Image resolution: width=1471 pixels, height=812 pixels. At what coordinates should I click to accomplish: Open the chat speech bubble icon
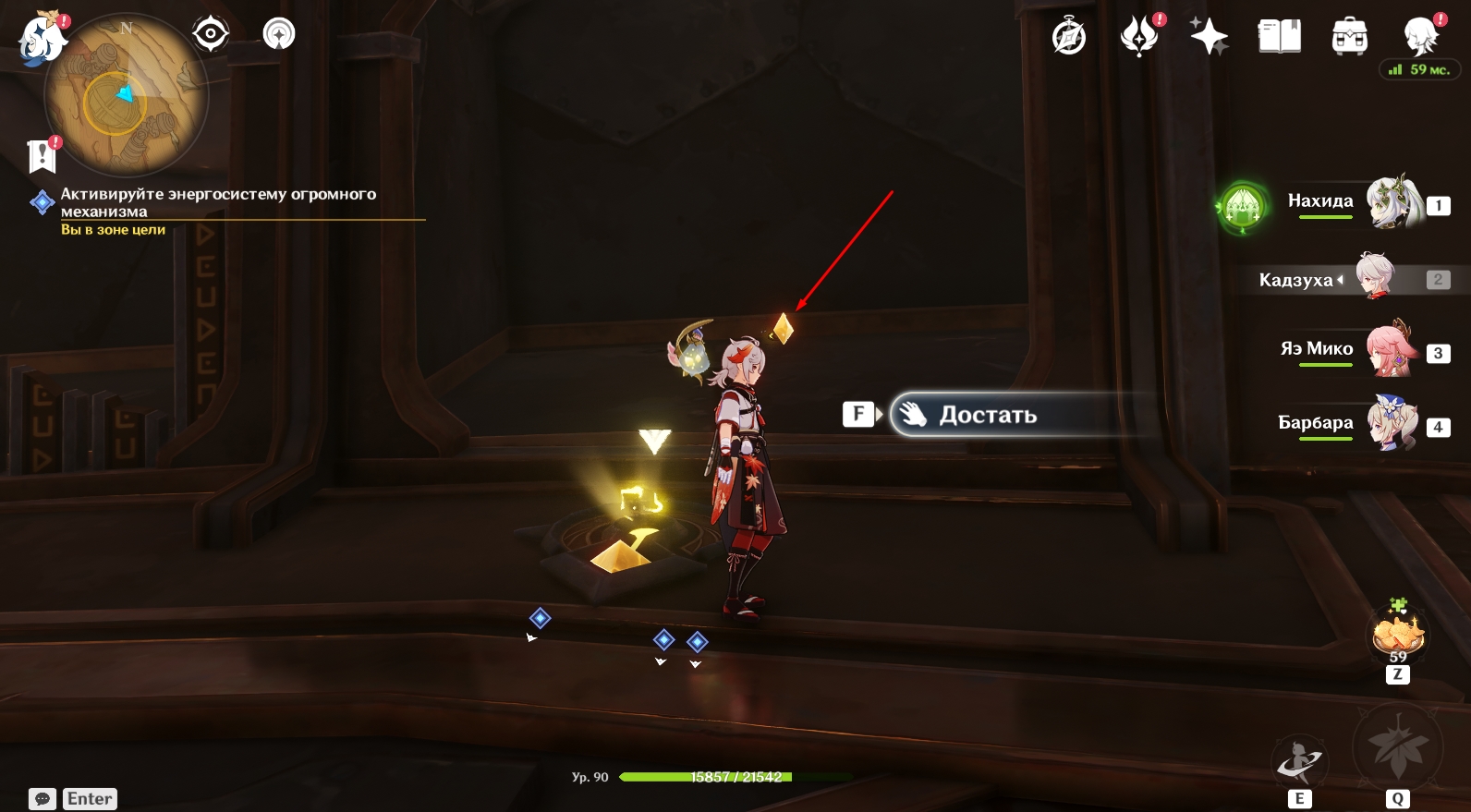tap(43, 799)
